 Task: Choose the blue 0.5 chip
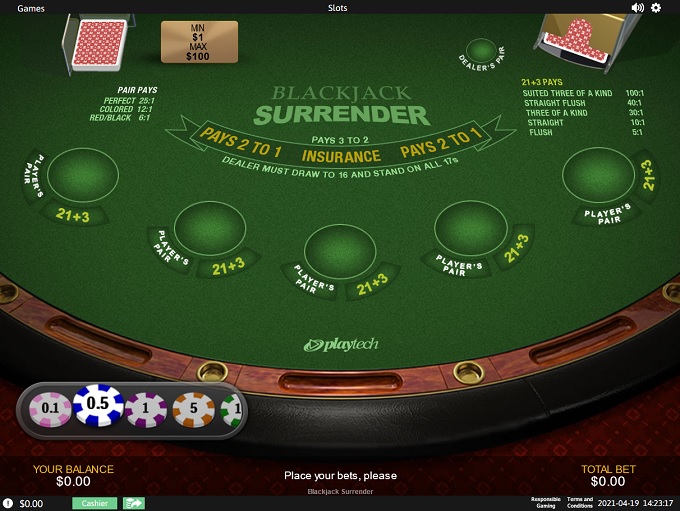click(98, 404)
